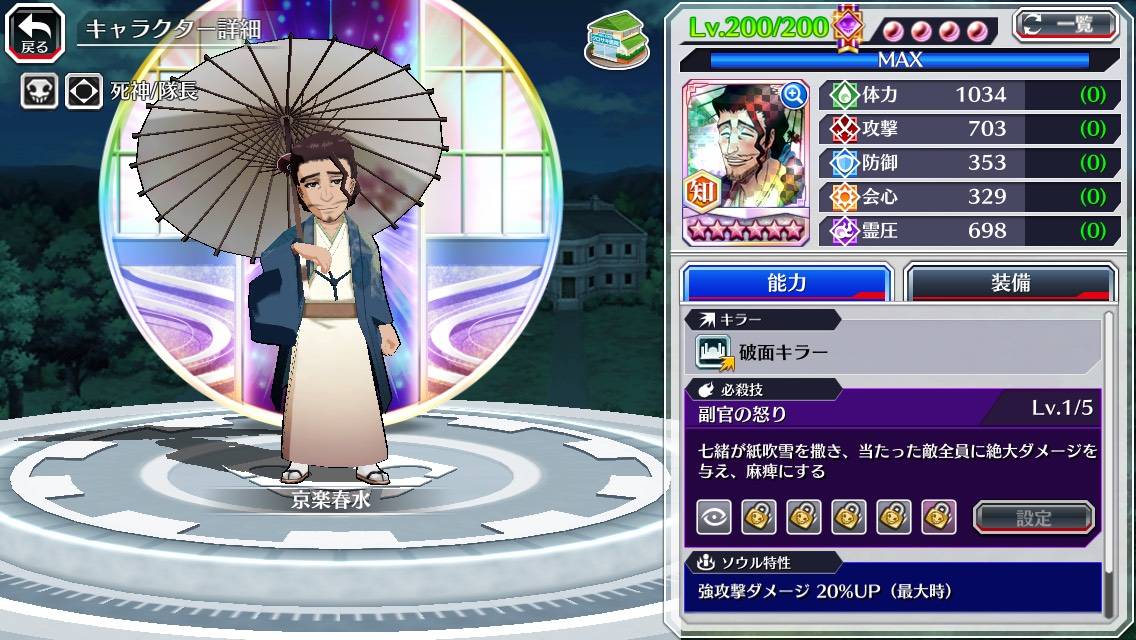Select the 能力 abilities tab
The width and height of the screenshot is (1136, 640).
[x=786, y=283]
